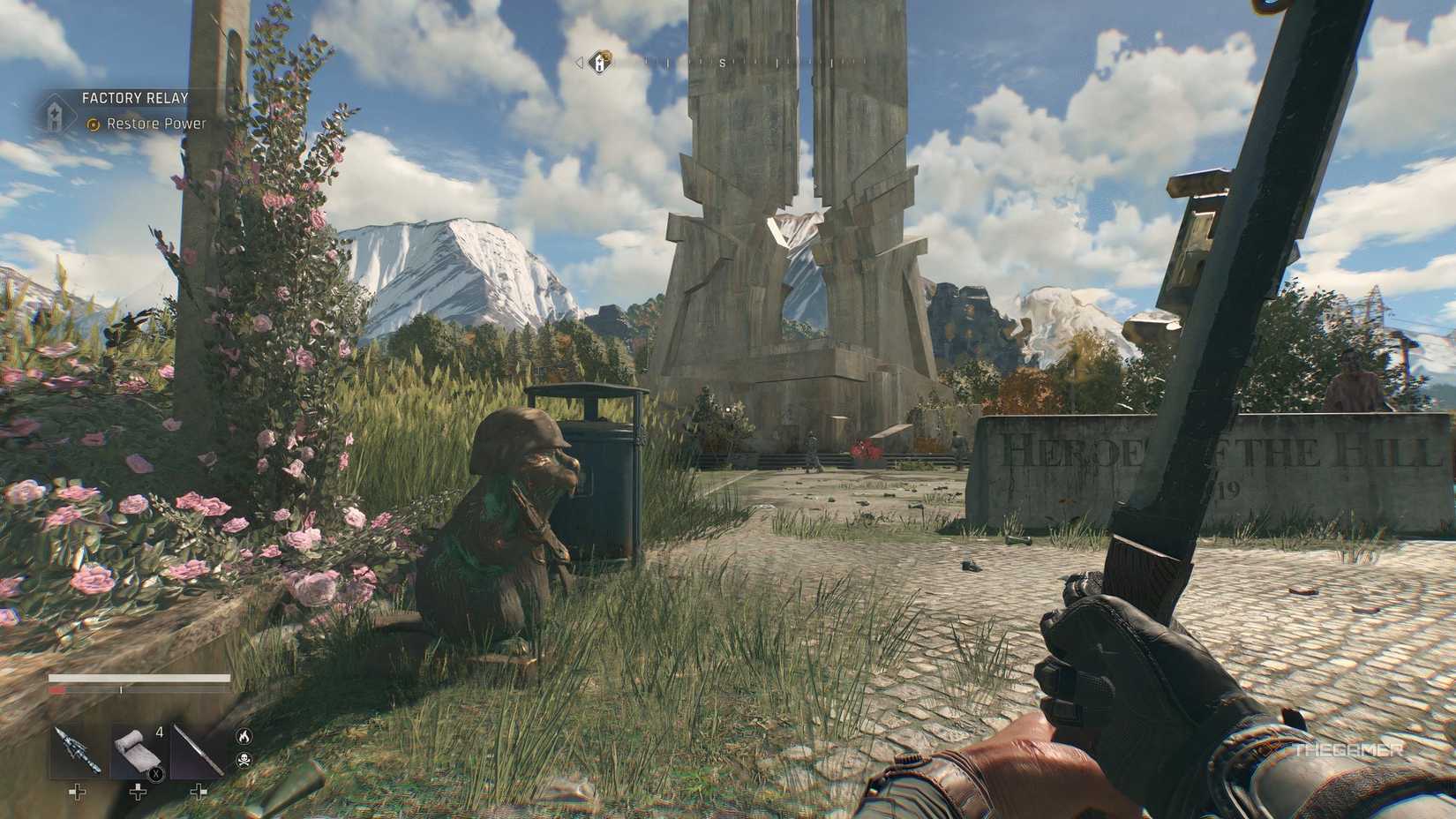Screen dimensions: 1456x819
Task: Click the skull and crossbones status icon
Action: tap(244, 759)
